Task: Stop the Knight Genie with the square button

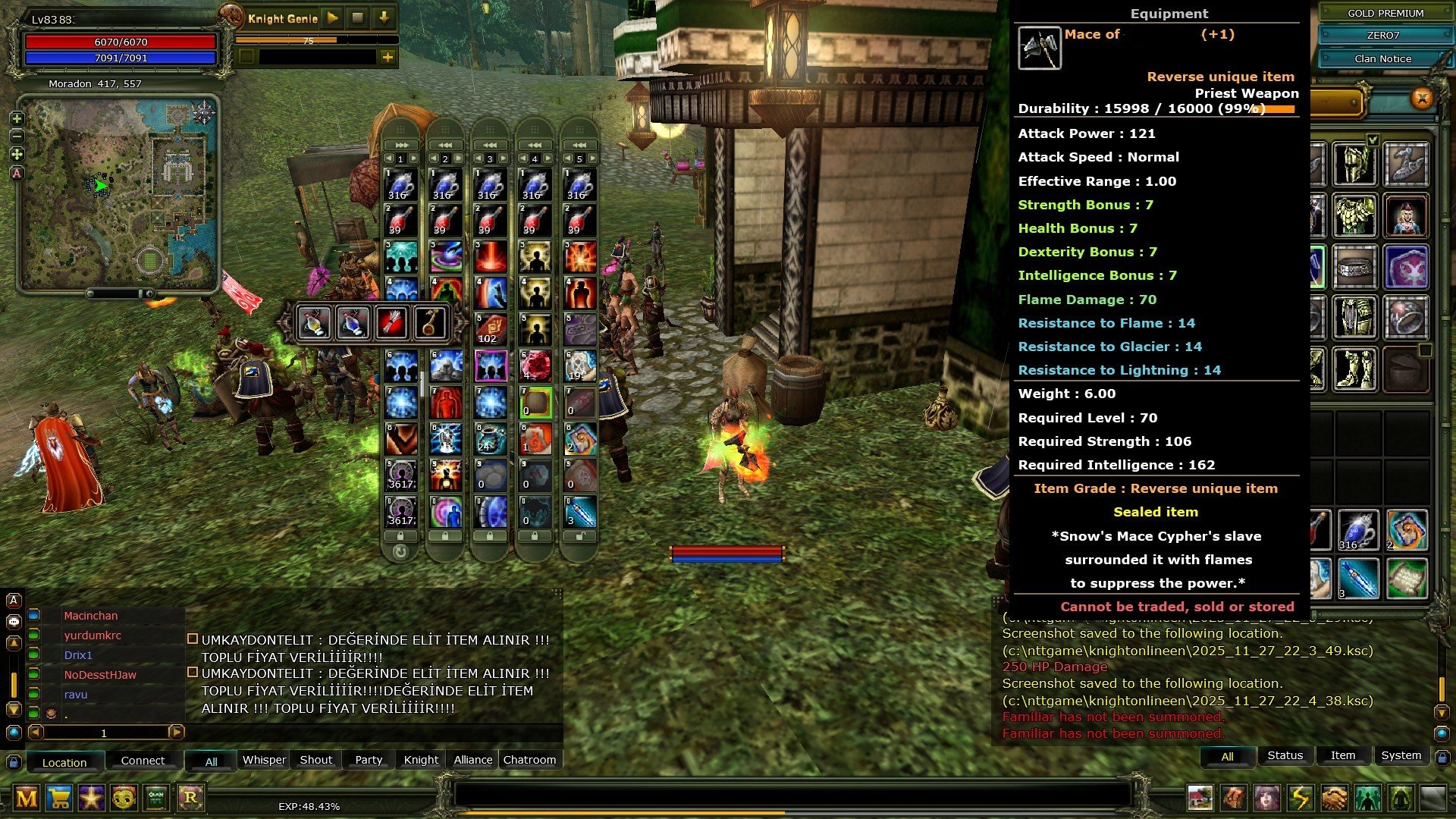Action: (358, 17)
